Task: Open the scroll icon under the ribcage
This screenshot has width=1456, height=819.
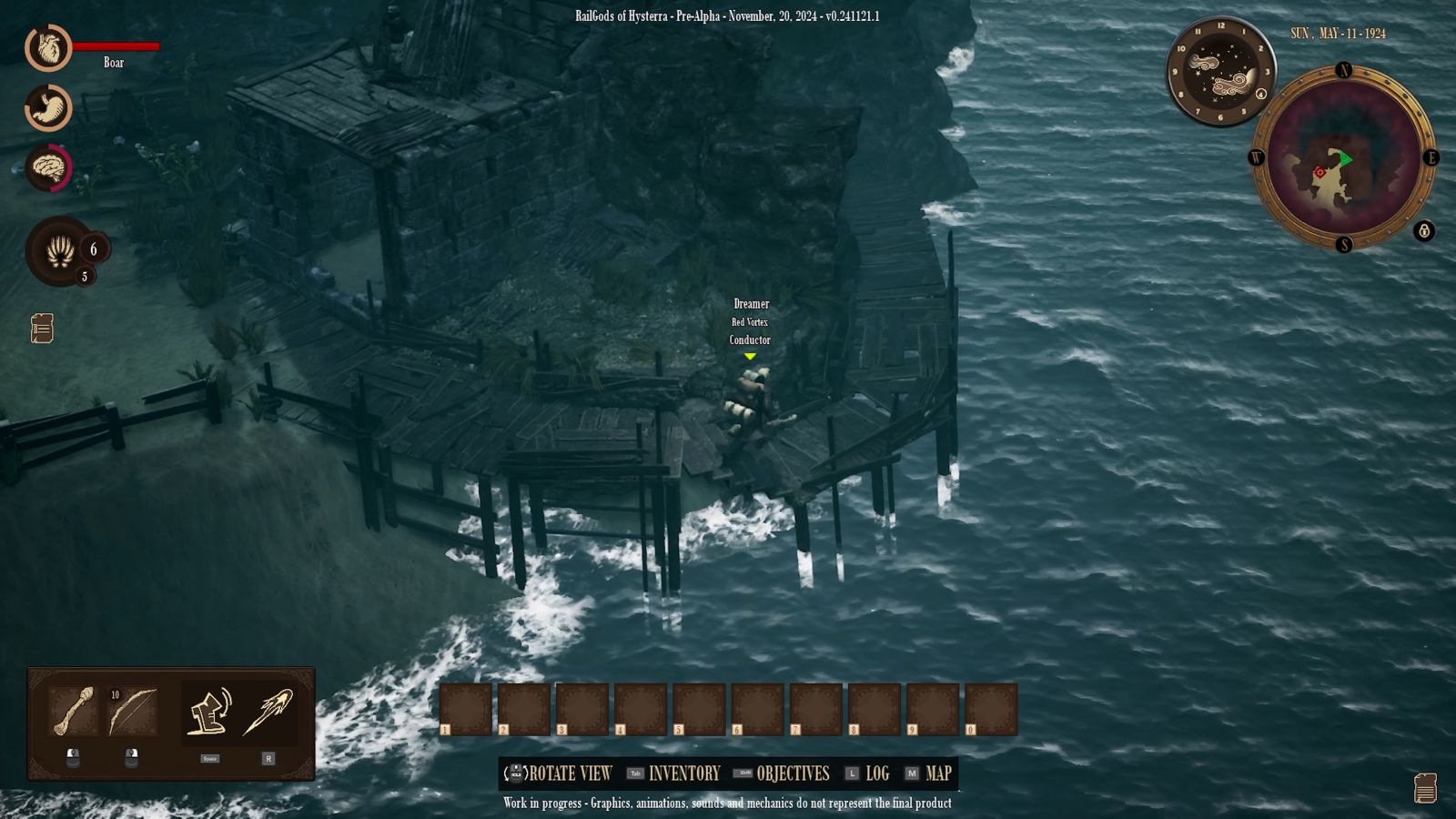Action: click(x=42, y=329)
